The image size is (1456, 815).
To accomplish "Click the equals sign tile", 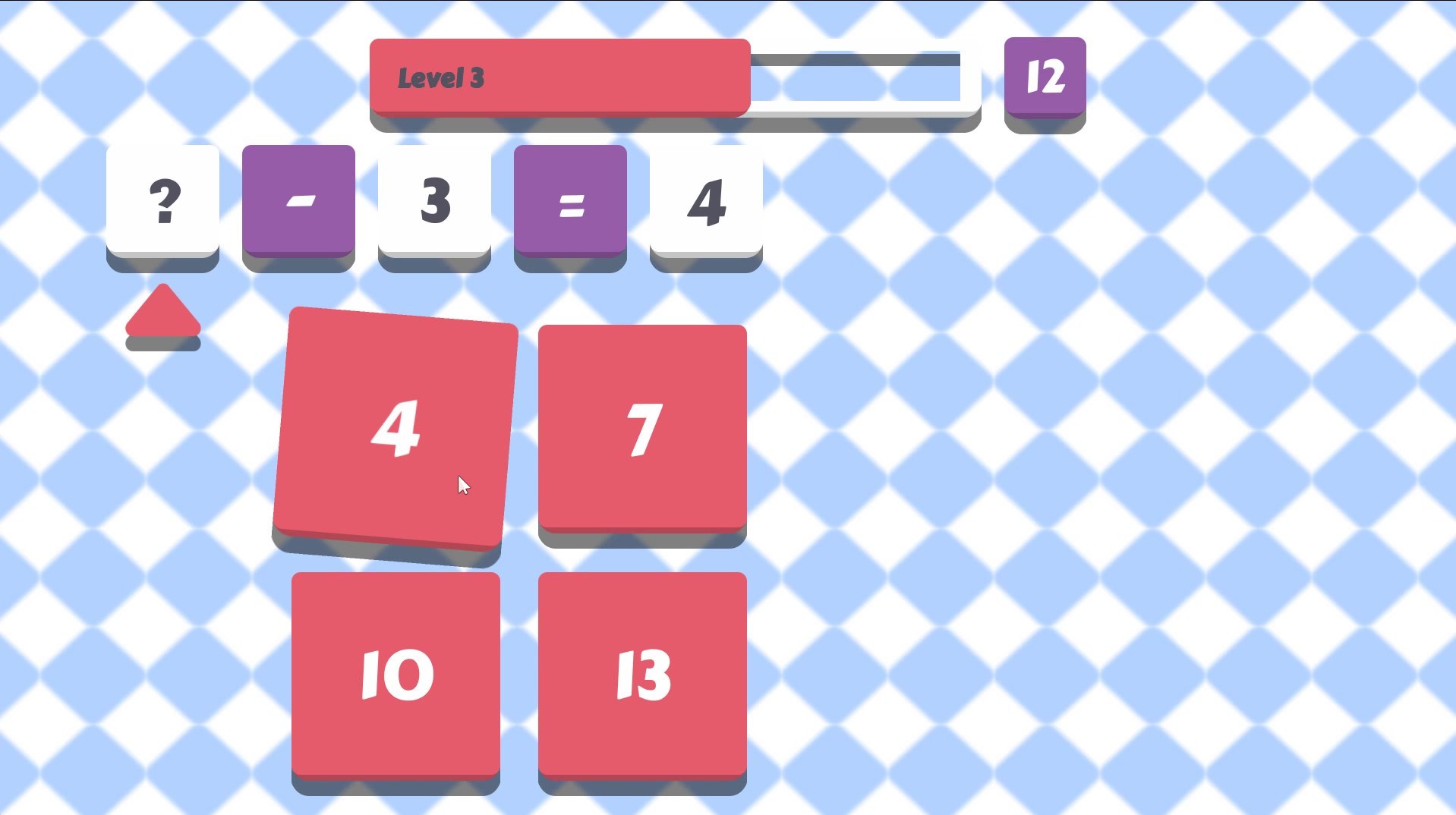I will (x=569, y=201).
